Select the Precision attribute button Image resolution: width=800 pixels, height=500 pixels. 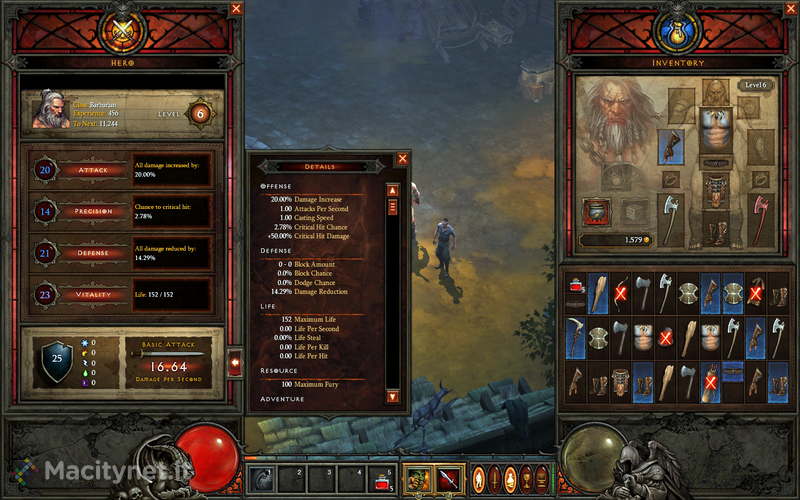[93, 212]
